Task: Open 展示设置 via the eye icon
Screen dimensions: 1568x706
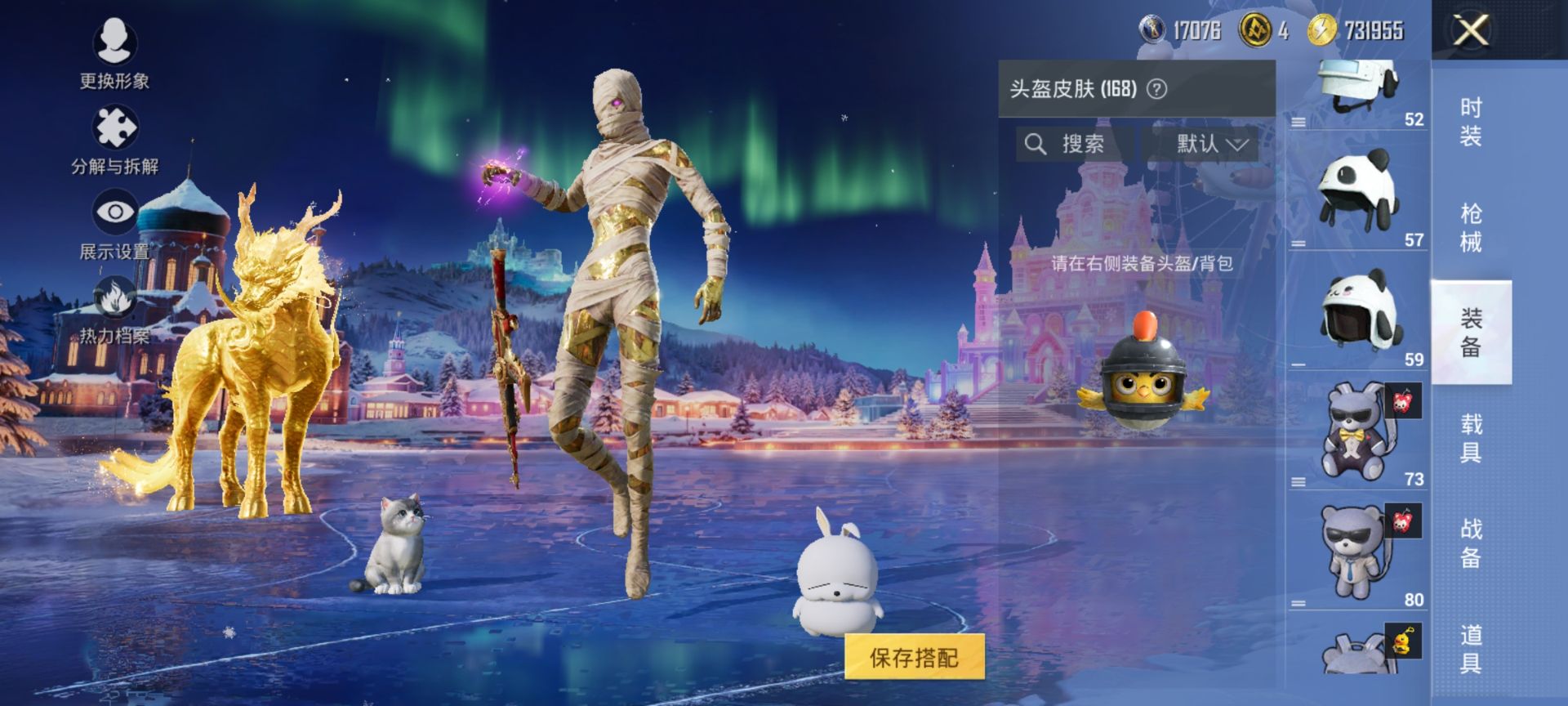Action: pos(117,210)
